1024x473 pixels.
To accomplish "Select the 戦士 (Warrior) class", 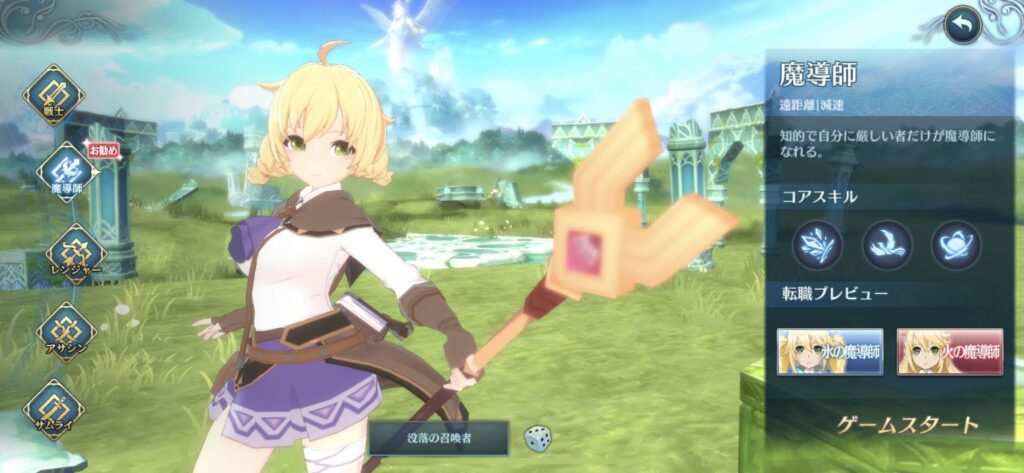I will click(x=53, y=95).
